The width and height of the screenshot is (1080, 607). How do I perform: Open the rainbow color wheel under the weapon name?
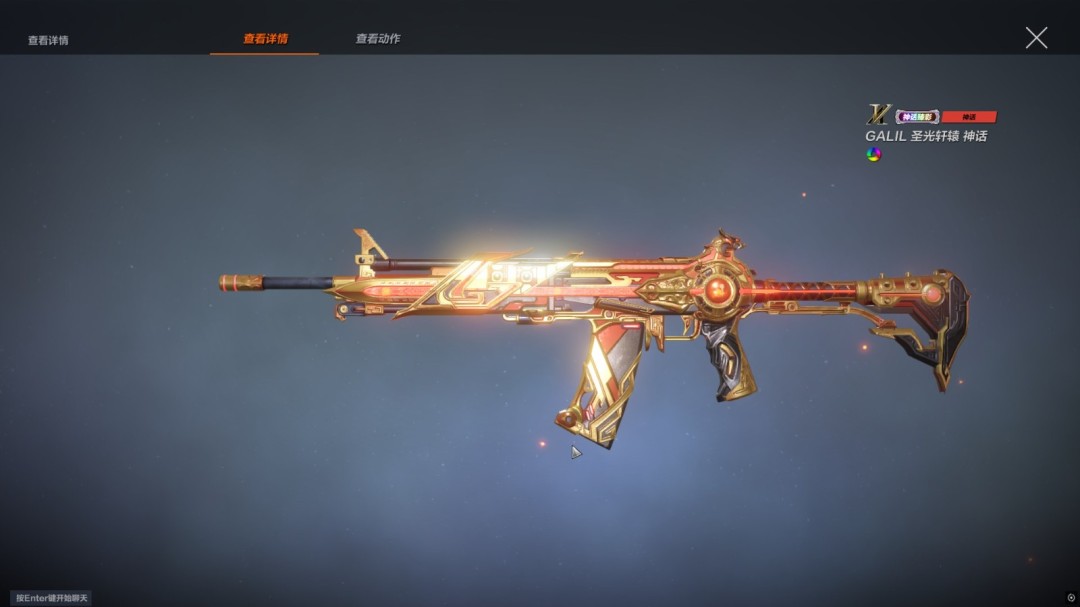(873, 154)
